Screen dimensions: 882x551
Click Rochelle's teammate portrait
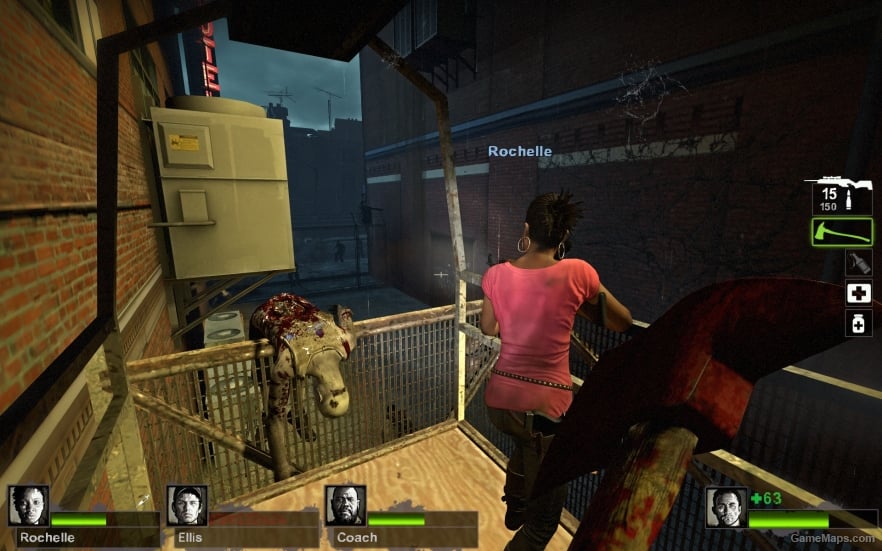click(x=28, y=506)
